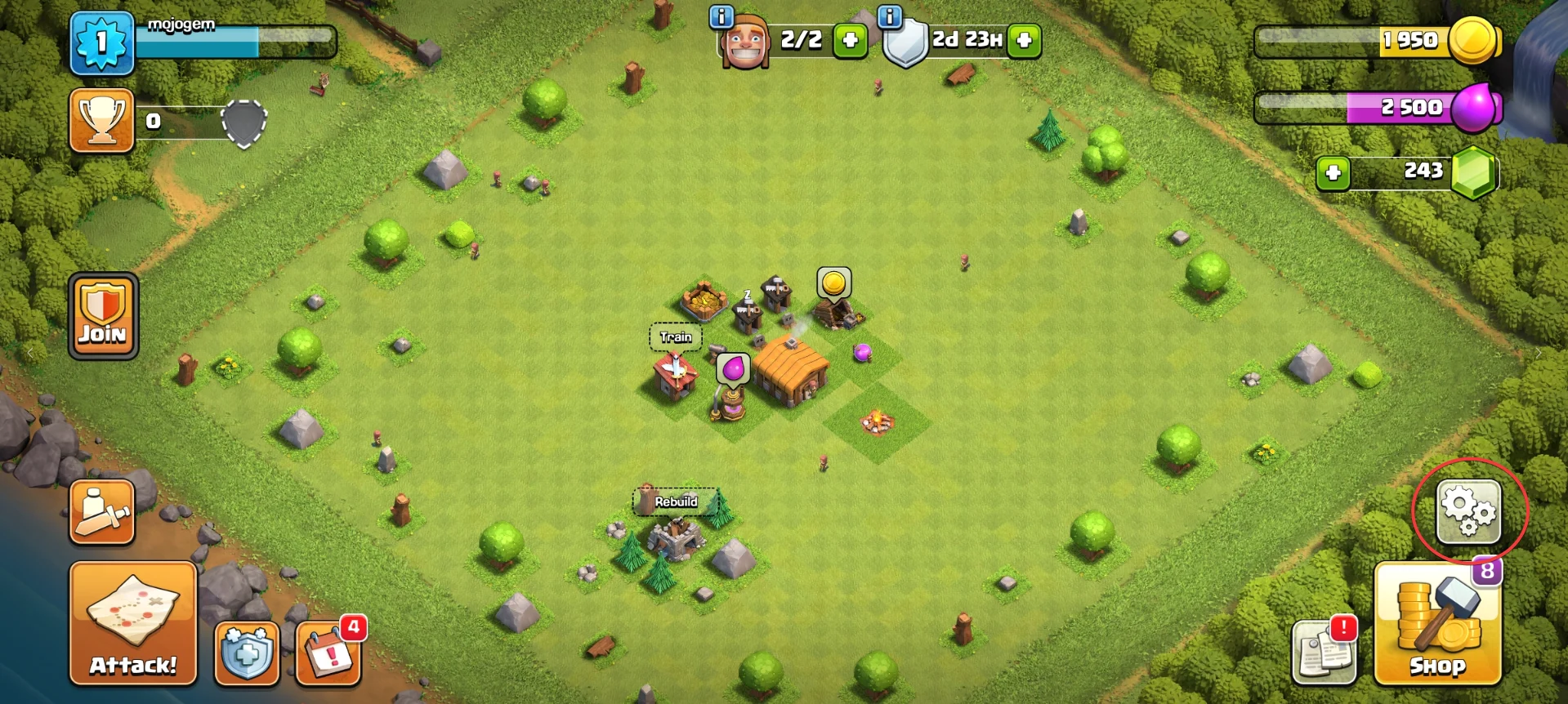Open the army overview sword icon
Viewport: 1568px width, 704px height.
102,513
